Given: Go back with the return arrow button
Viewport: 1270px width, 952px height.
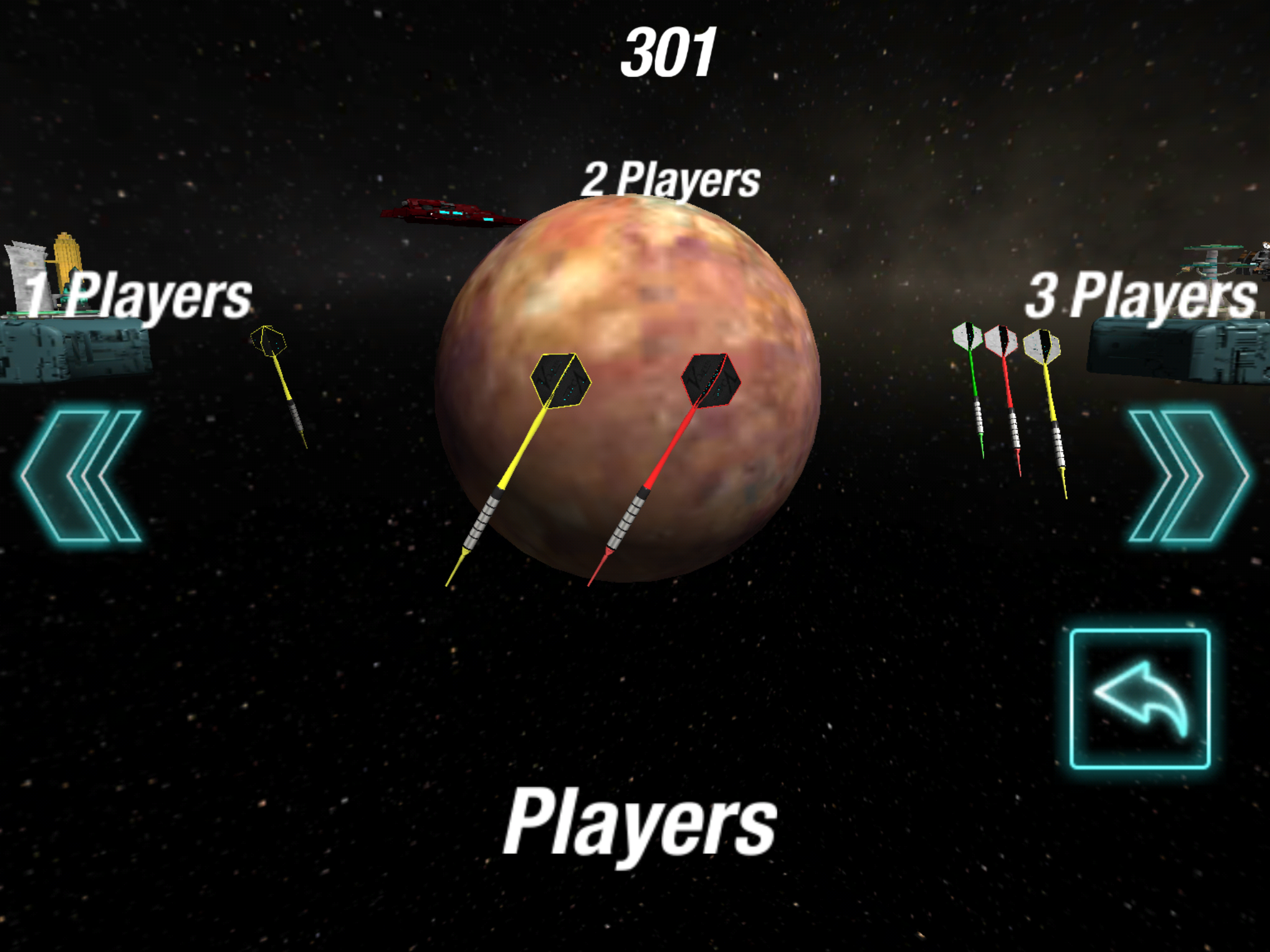Looking at the screenshot, I should [1140, 699].
